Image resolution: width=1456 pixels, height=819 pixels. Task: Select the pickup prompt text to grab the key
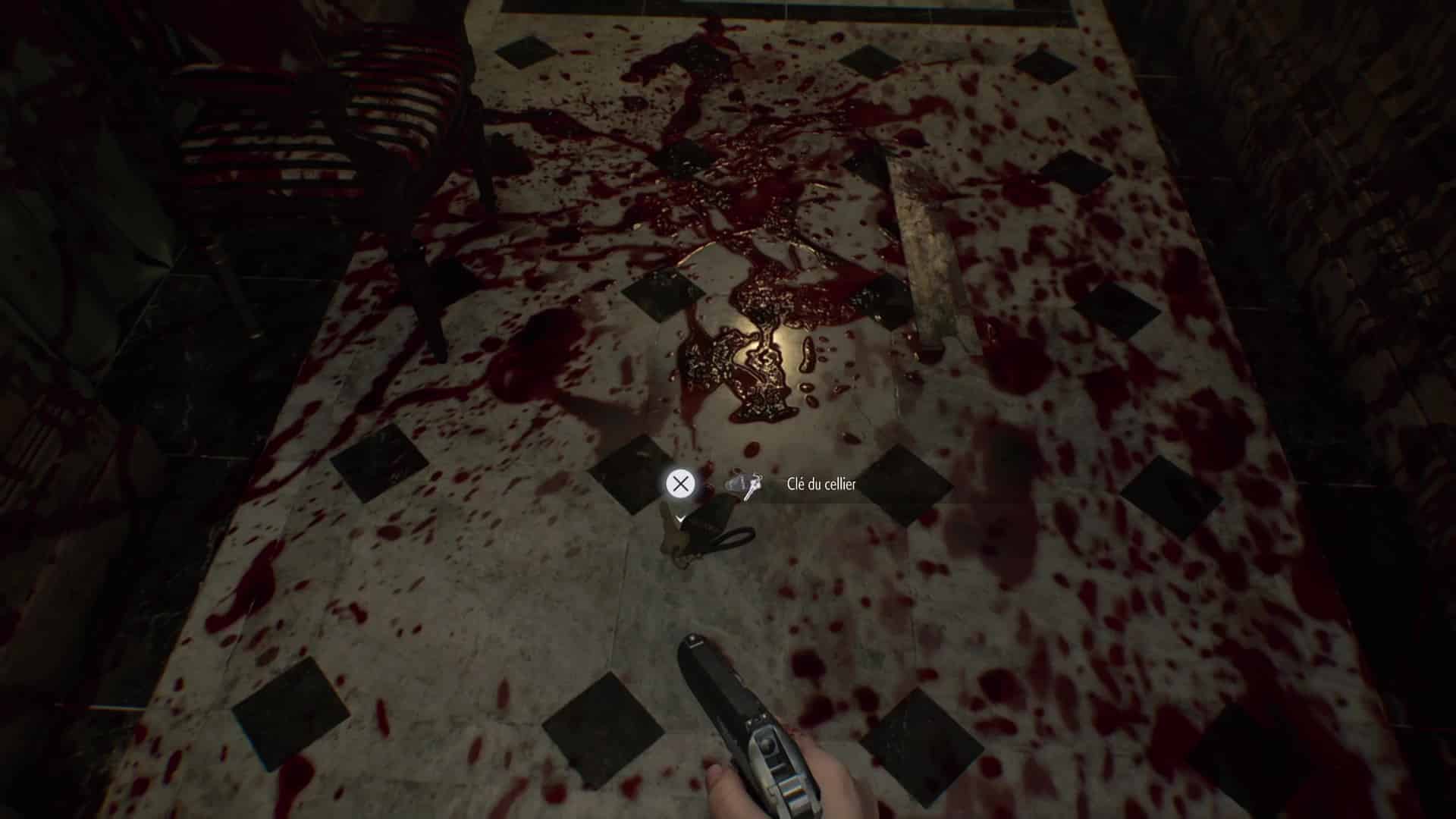pos(819,482)
